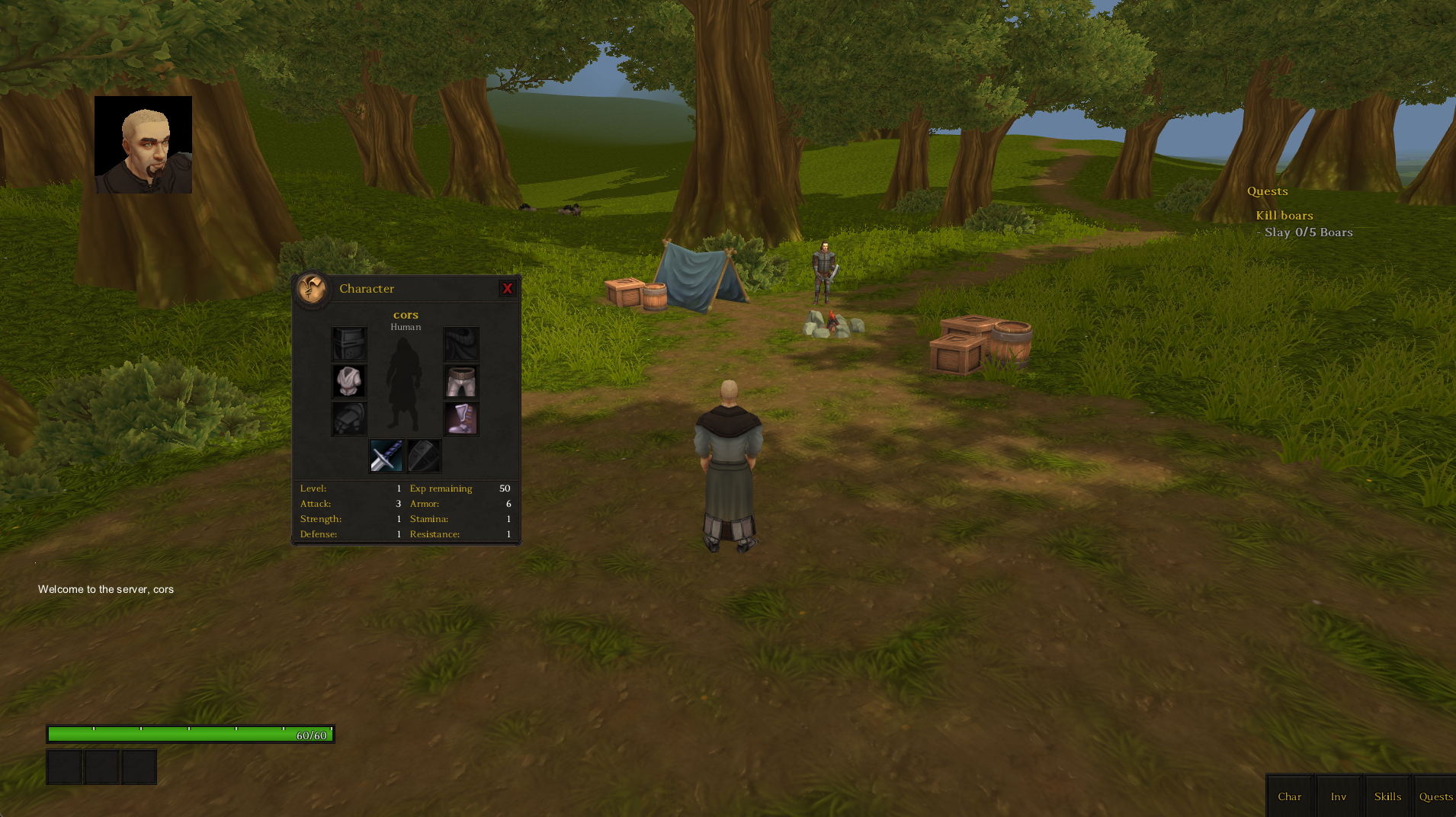The image size is (1456, 817).
Task: Open the Quests log button
Action: pyautogui.click(x=1435, y=796)
